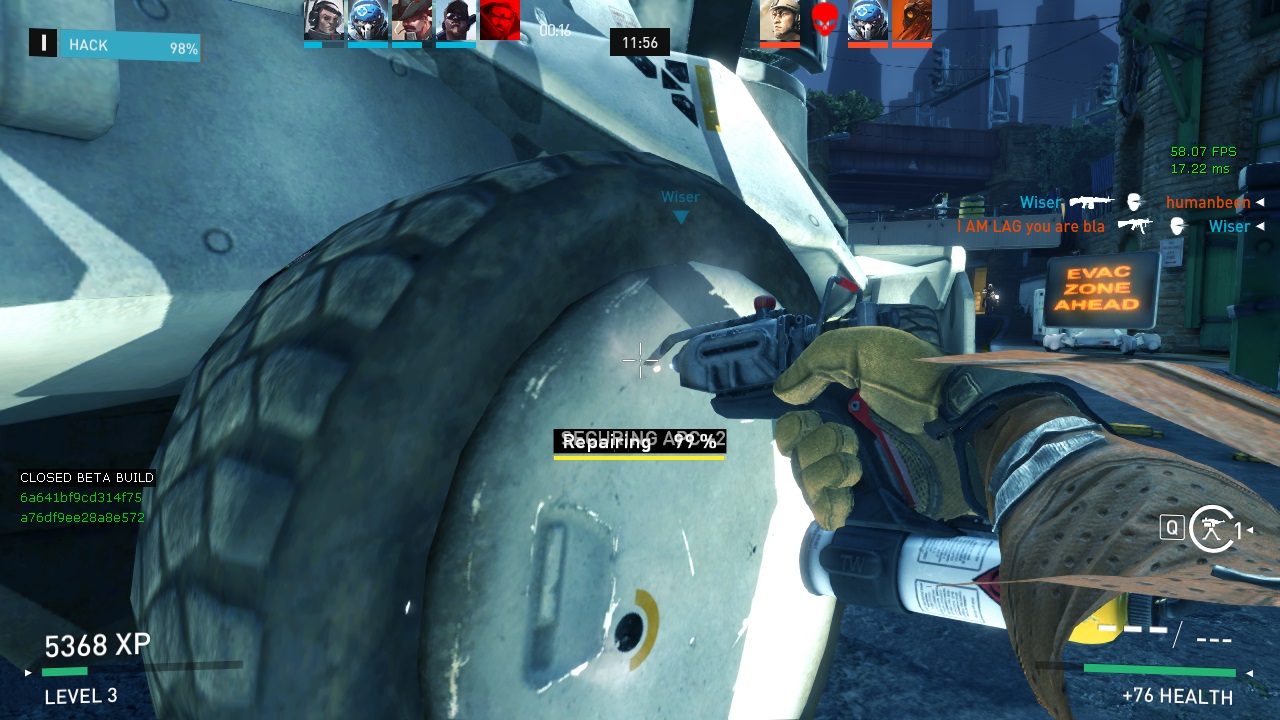Image resolution: width=1280 pixels, height=720 pixels.
Task: Select the enemy portrait wearing tan helmet
Action: coord(780,20)
